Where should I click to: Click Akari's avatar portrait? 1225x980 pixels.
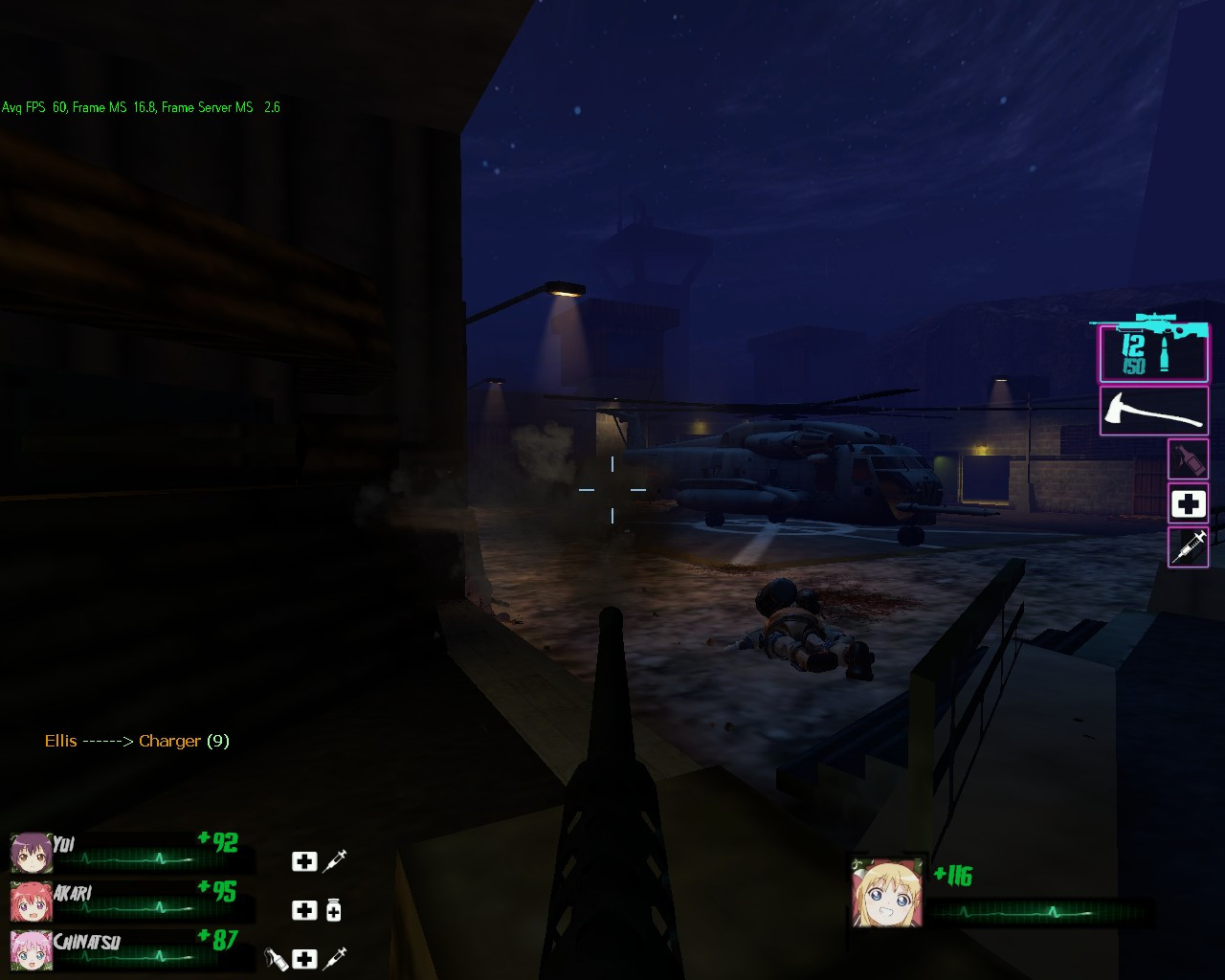(x=31, y=902)
